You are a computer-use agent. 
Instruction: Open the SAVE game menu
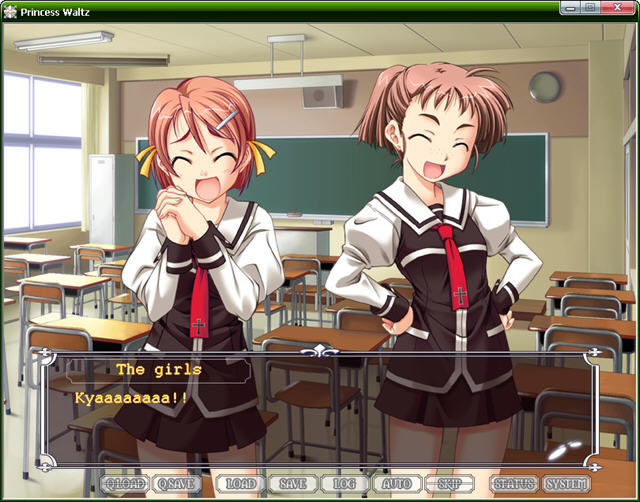coord(293,484)
